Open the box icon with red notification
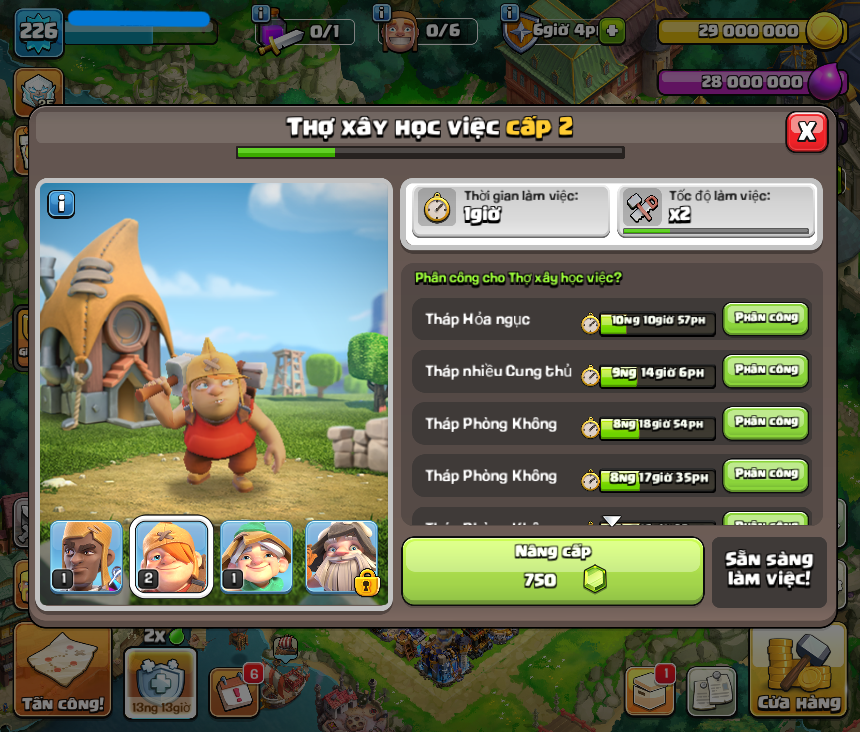860x732 pixels. pos(649,689)
